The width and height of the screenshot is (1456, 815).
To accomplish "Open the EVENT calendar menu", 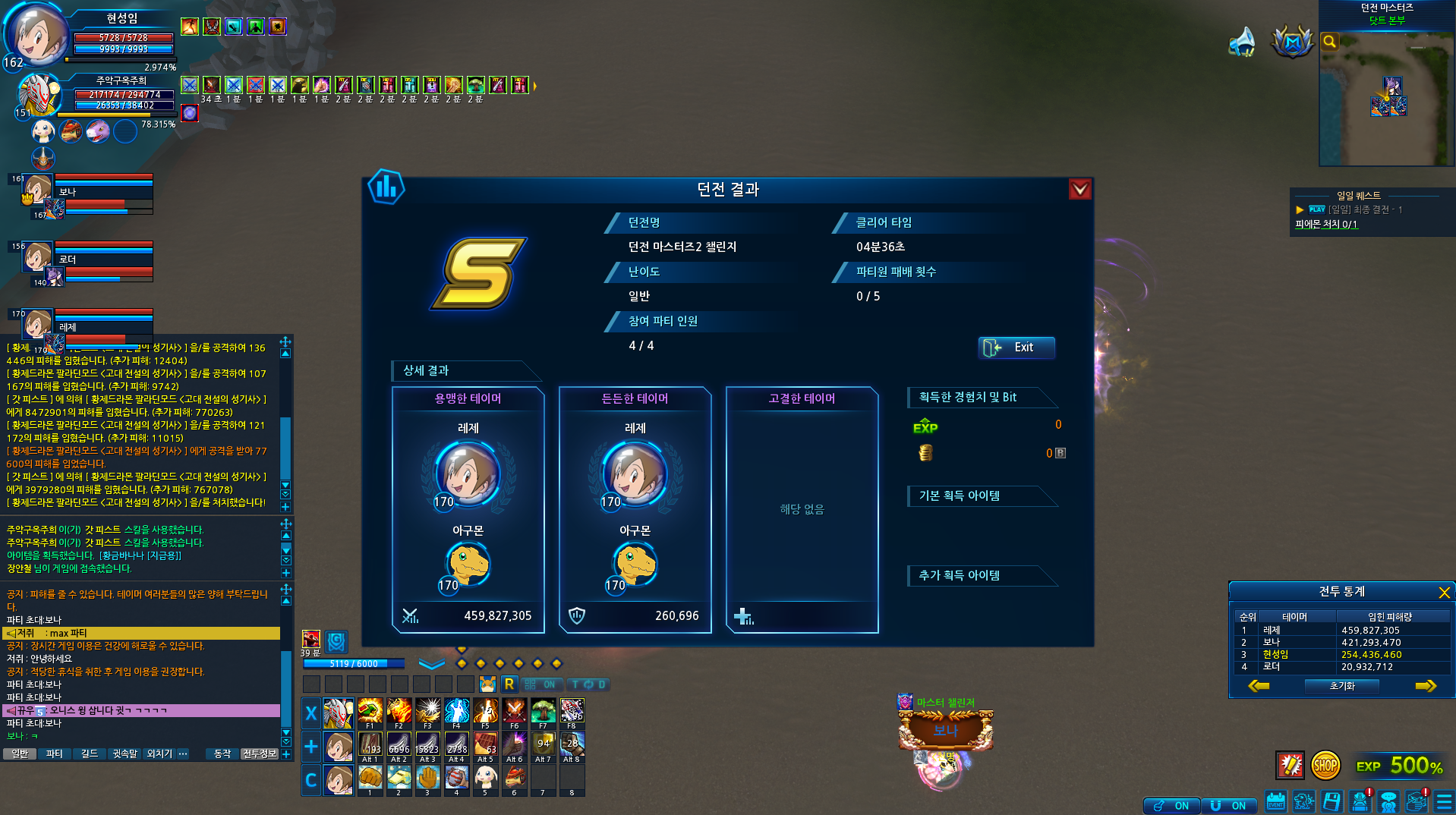I will click(1276, 802).
